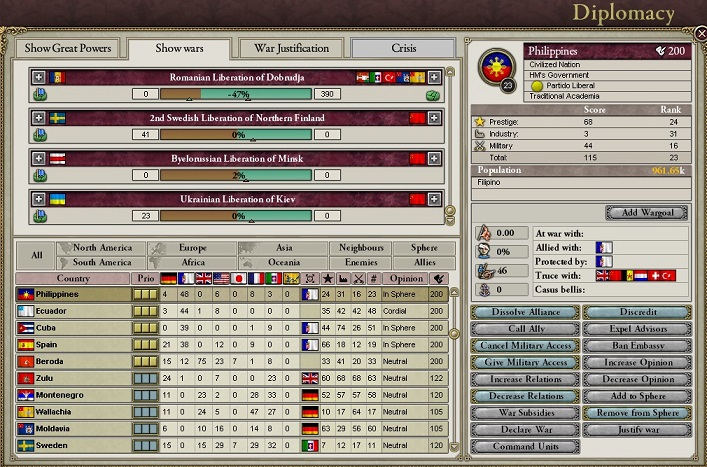The width and height of the screenshot is (707, 467).
Task: Filter countries by Europe
Action: coord(193,247)
